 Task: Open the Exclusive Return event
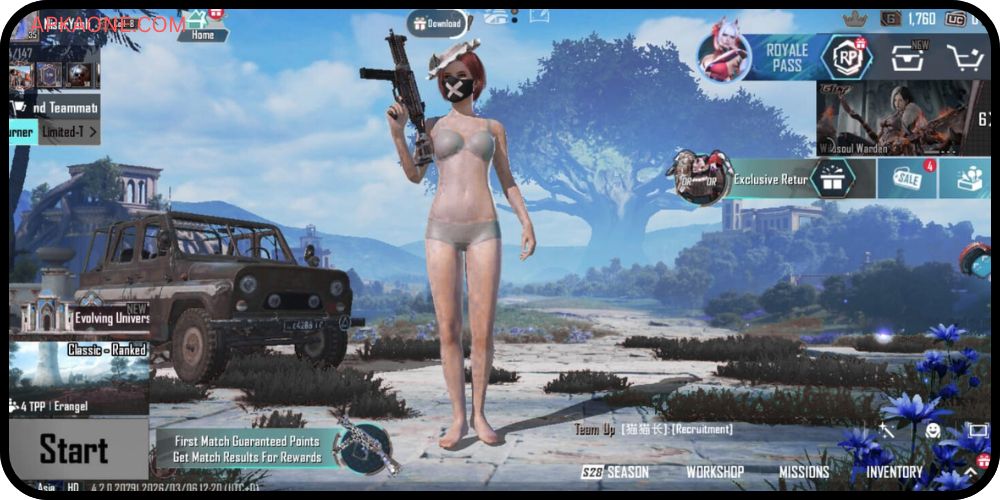point(770,180)
